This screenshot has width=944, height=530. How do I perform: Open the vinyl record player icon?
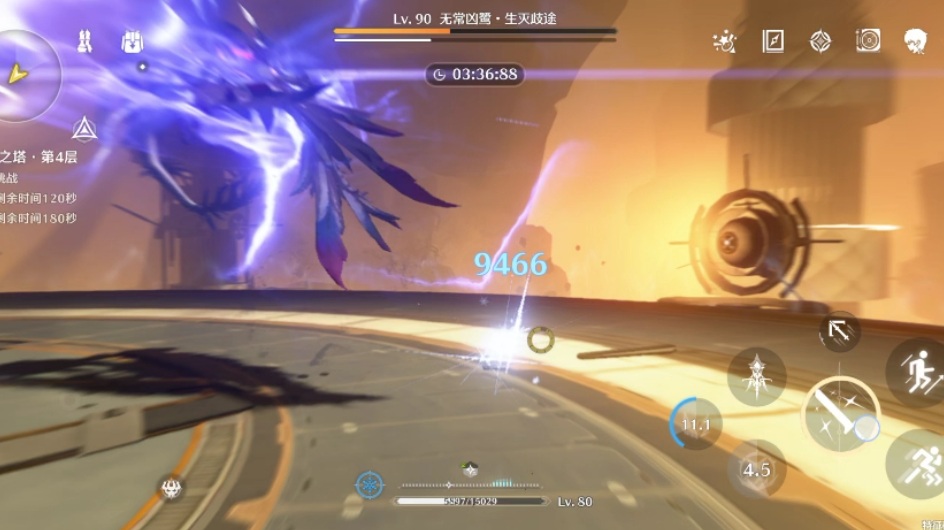(x=868, y=41)
